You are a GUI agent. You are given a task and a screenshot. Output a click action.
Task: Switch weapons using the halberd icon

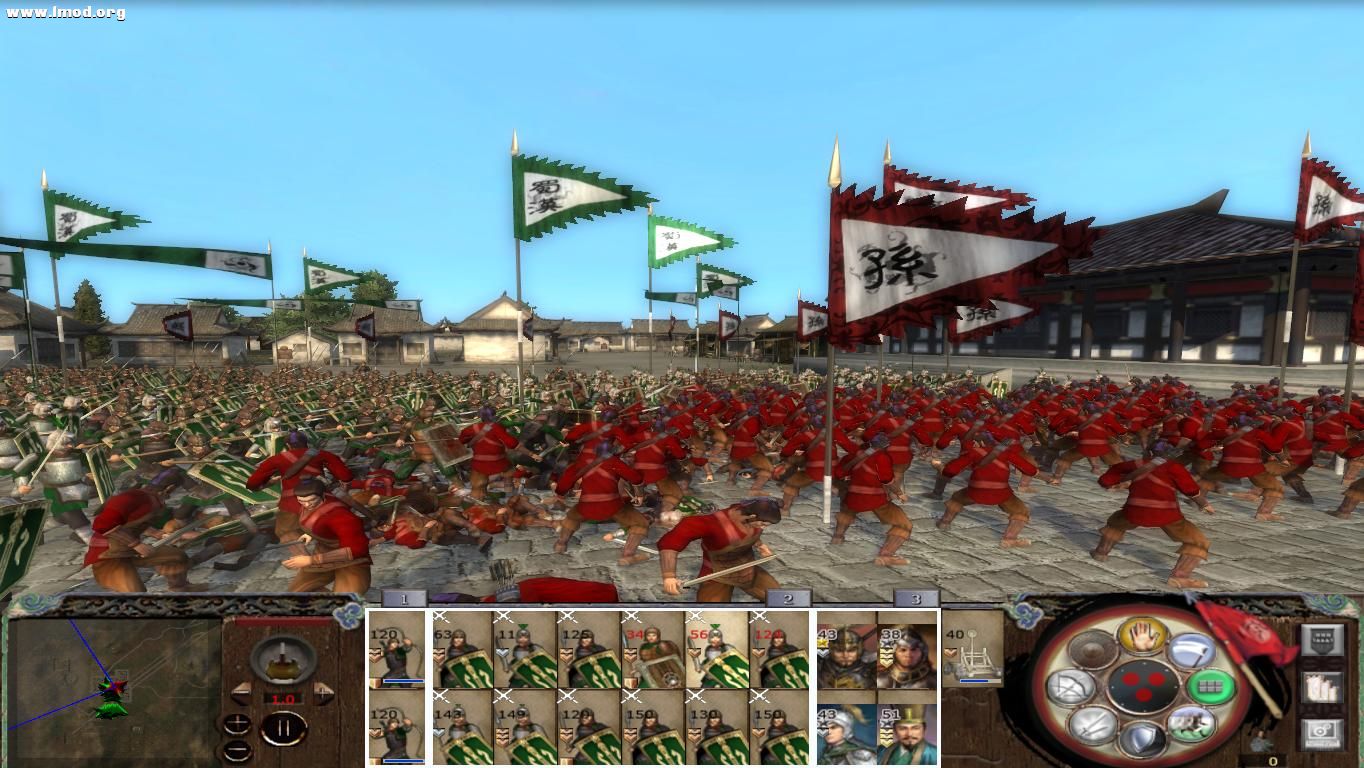coord(1192,650)
